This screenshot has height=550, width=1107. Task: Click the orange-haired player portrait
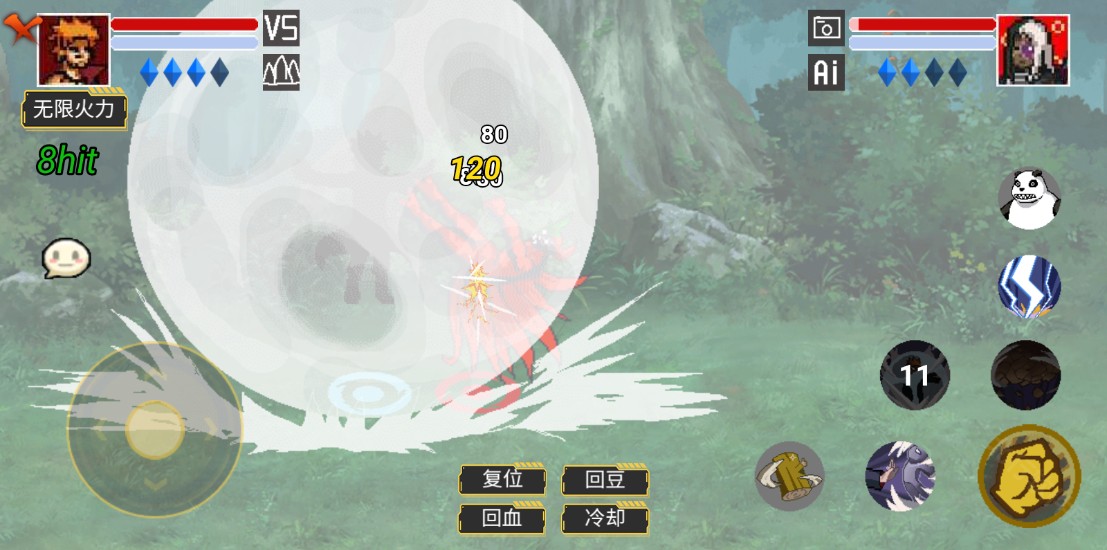(74, 50)
